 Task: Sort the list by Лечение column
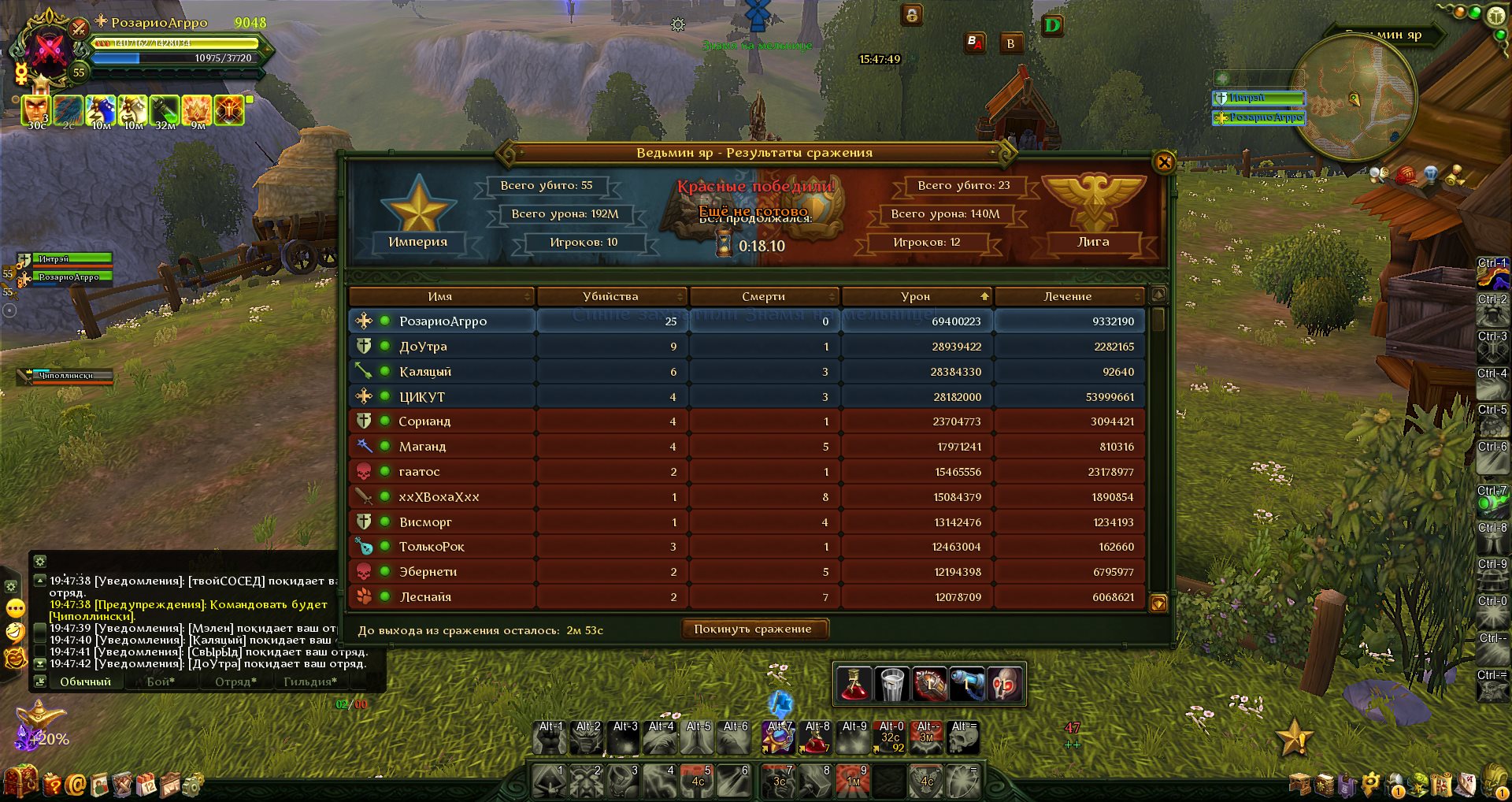pos(1068,296)
